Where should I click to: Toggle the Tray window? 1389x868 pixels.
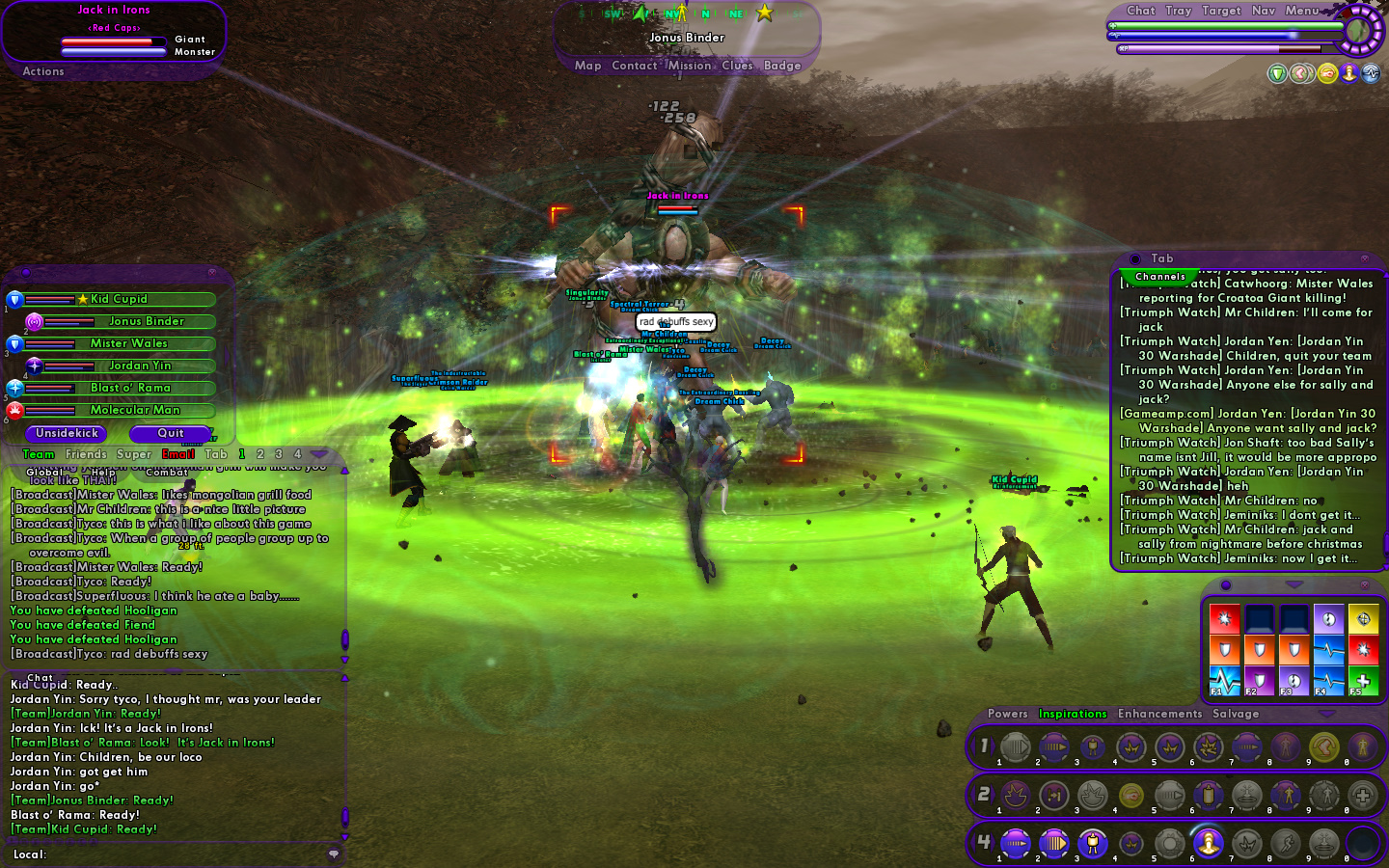[1178, 11]
